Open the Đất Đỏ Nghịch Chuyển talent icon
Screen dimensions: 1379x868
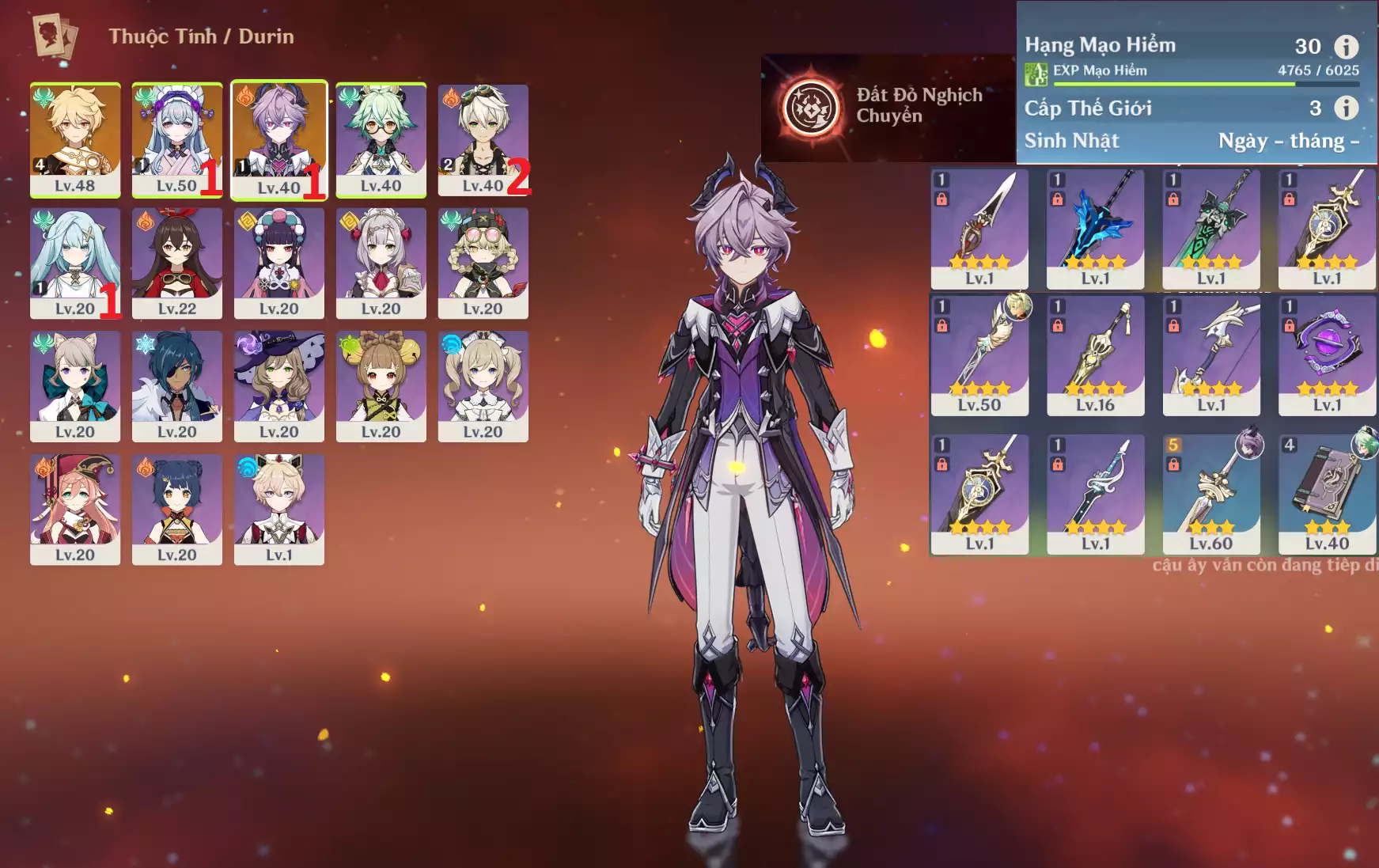click(811, 107)
